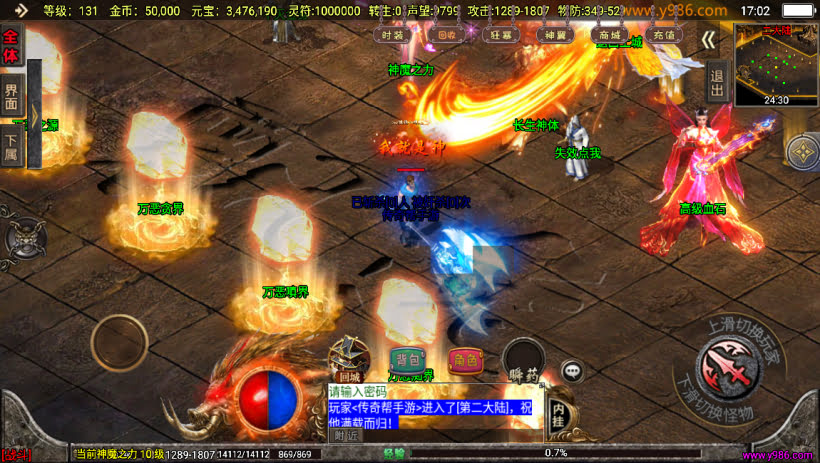Screen dimensions: 820x463
Task: Switch chat to the 附近 nearby channel
Action: [346, 435]
